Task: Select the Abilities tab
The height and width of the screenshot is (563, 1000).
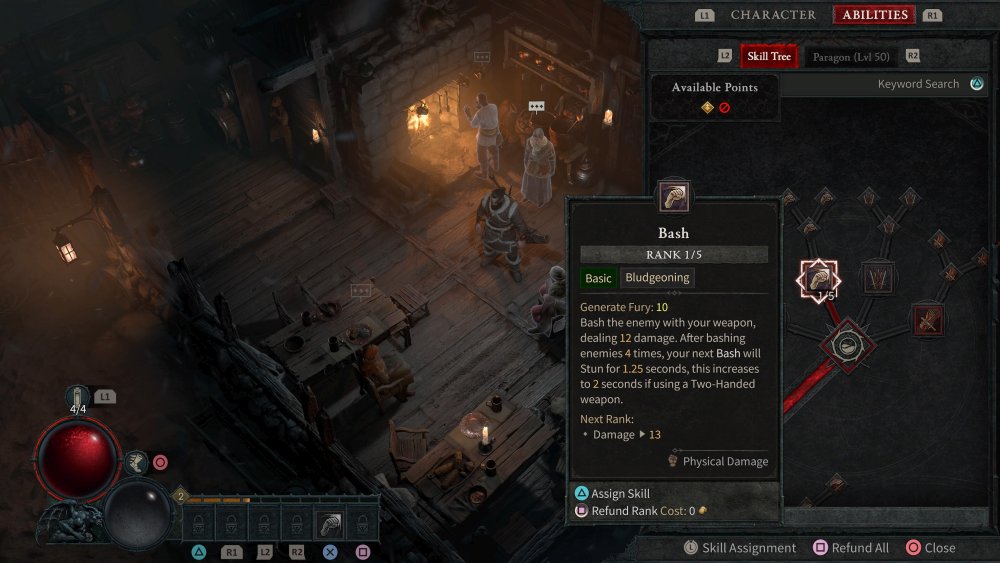Action: 875,15
